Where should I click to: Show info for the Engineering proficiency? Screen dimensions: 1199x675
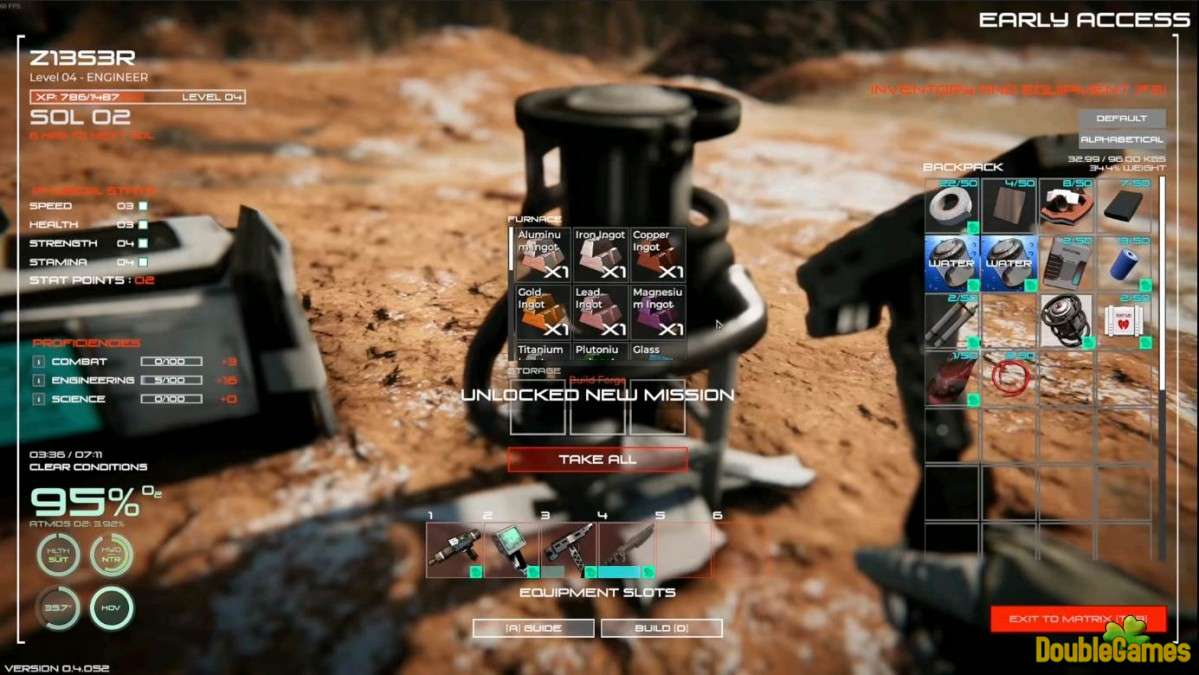pyautogui.click(x=38, y=381)
